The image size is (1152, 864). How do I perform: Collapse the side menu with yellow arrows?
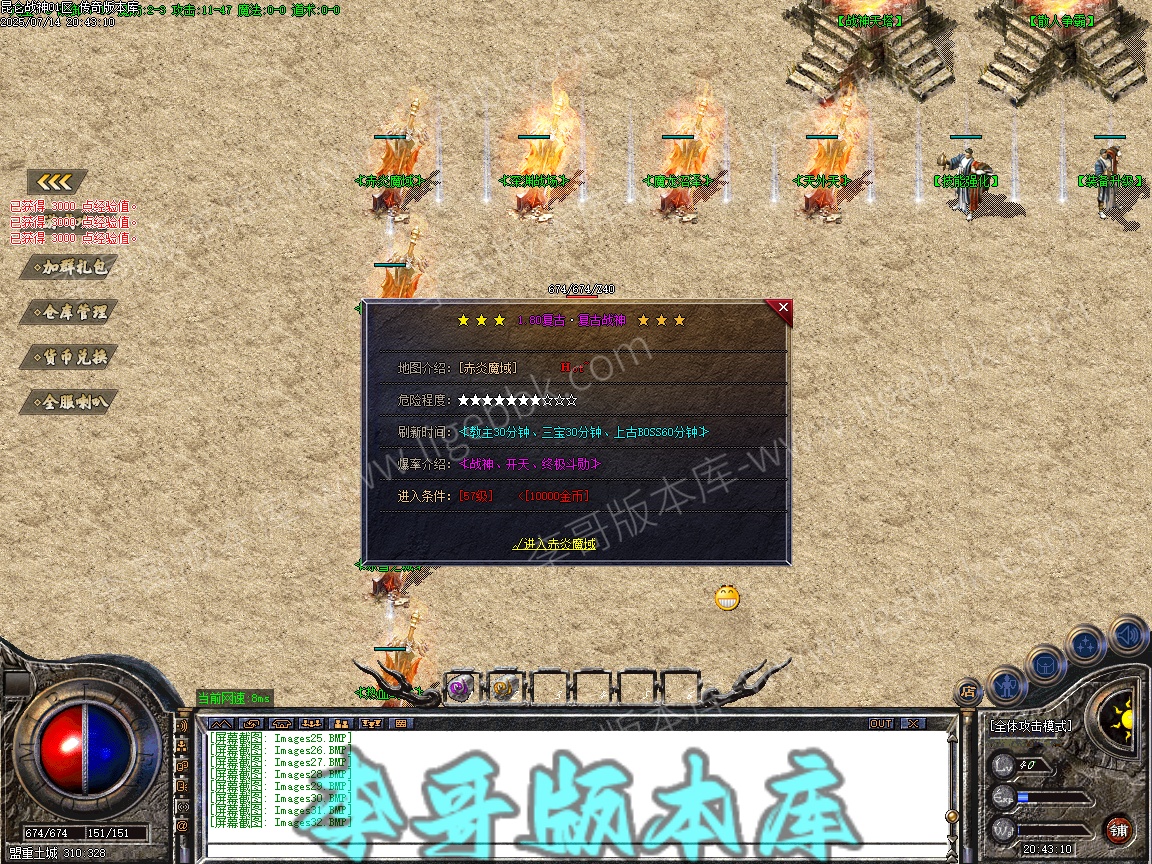(x=57, y=182)
